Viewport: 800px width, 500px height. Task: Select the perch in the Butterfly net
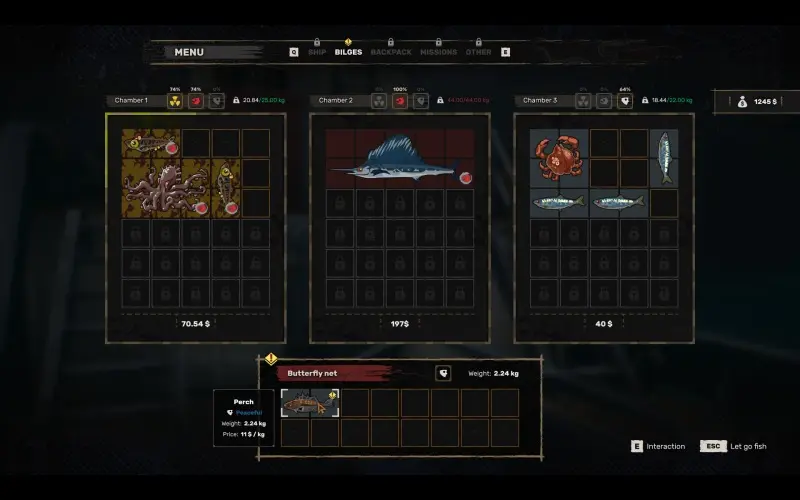(x=310, y=402)
